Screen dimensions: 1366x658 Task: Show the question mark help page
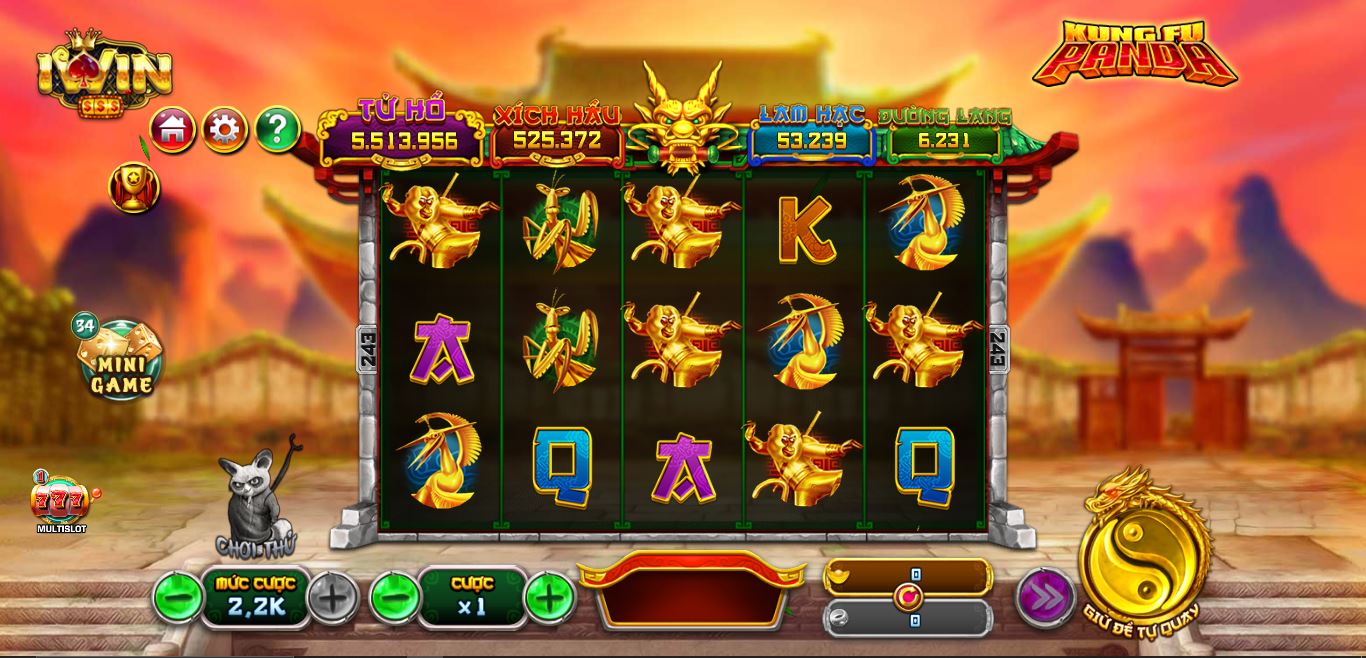(x=277, y=129)
